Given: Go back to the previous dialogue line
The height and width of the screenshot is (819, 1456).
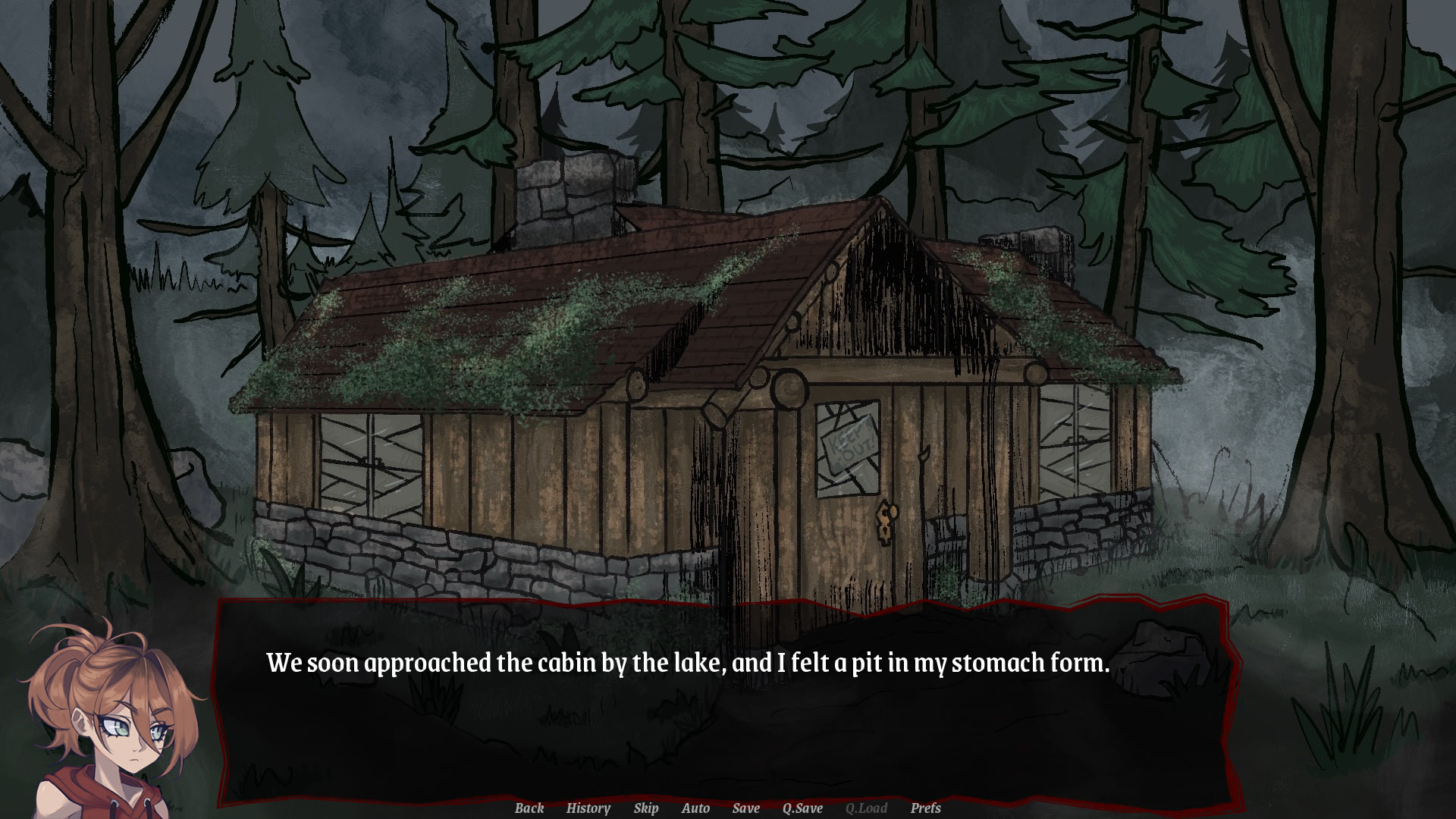Looking at the screenshot, I should [529, 808].
